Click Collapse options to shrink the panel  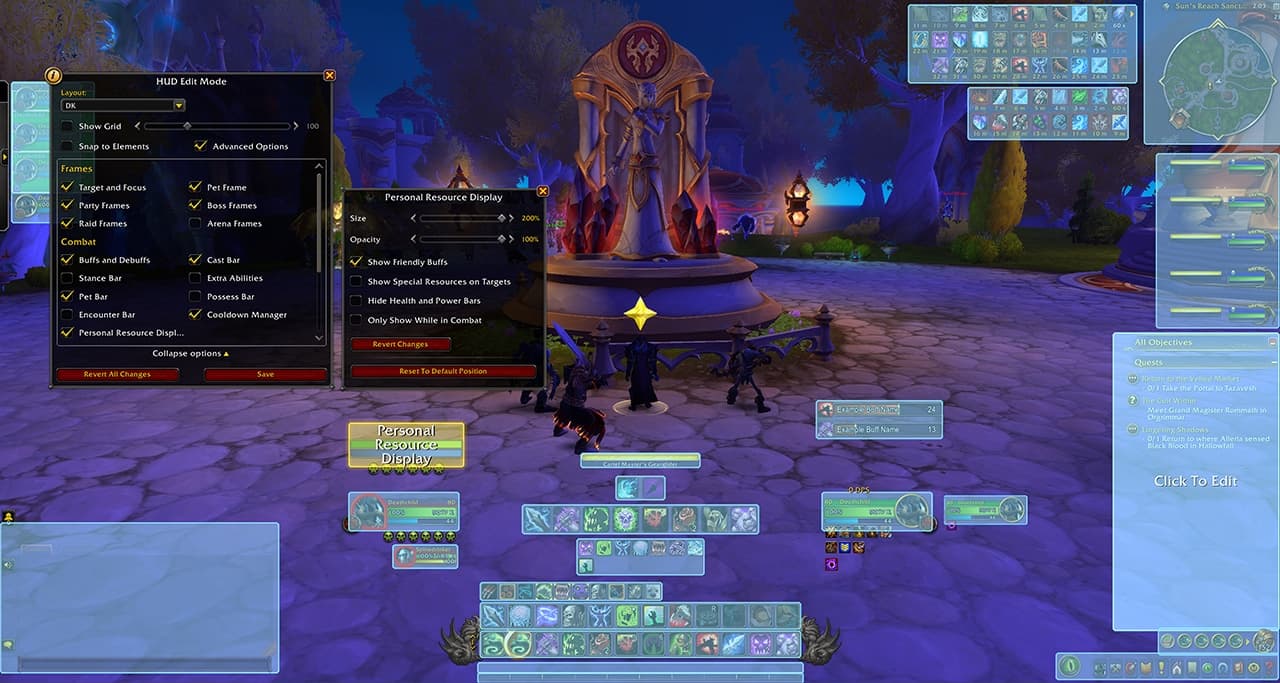[x=190, y=353]
